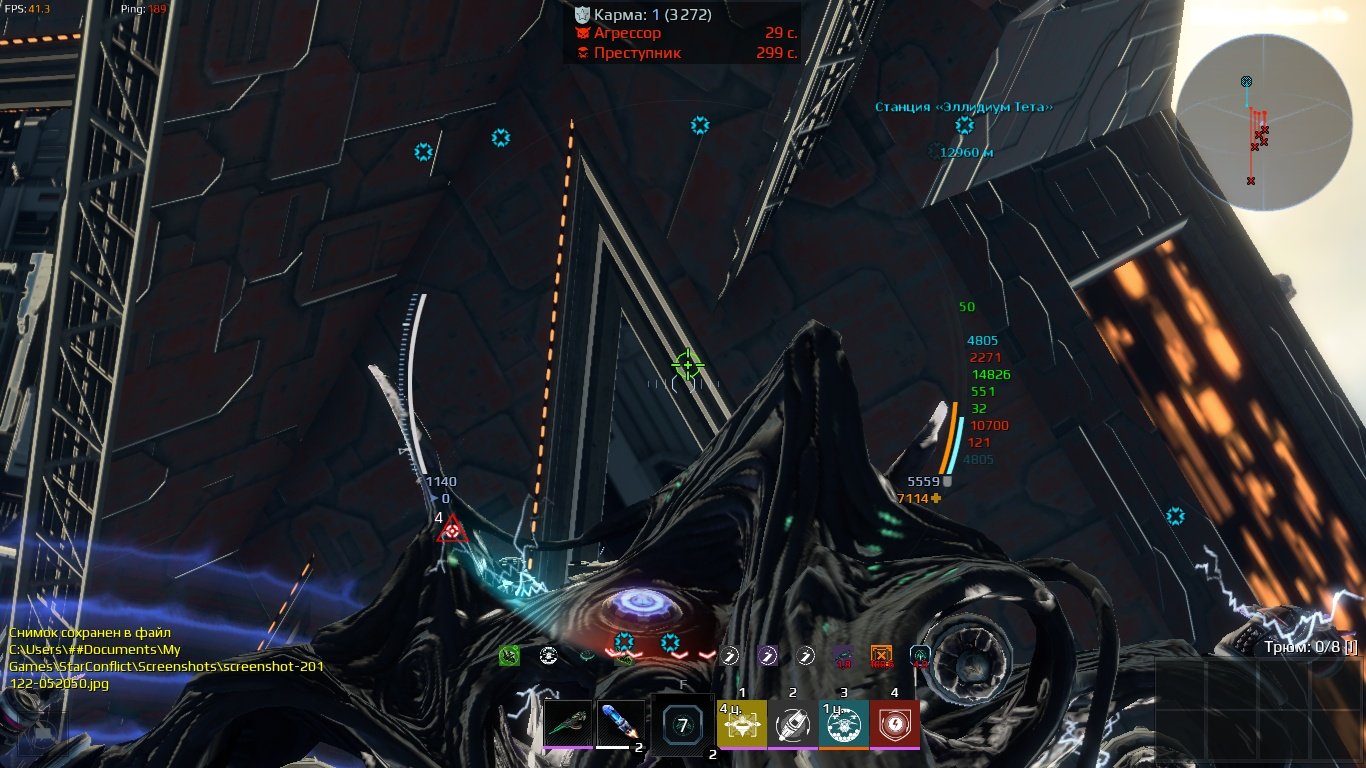1366x768 pixels.
Task: Fire the blue missile slot
Action: tap(621, 723)
